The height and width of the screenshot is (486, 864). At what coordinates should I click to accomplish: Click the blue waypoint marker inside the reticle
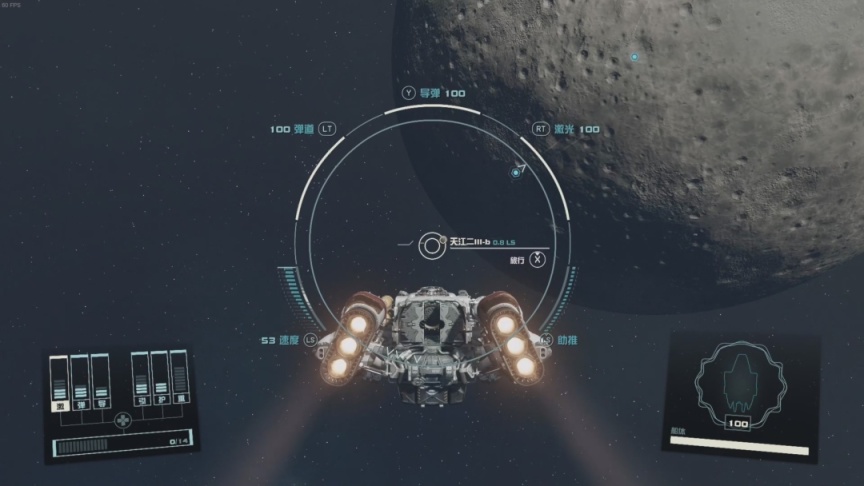[x=516, y=173]
